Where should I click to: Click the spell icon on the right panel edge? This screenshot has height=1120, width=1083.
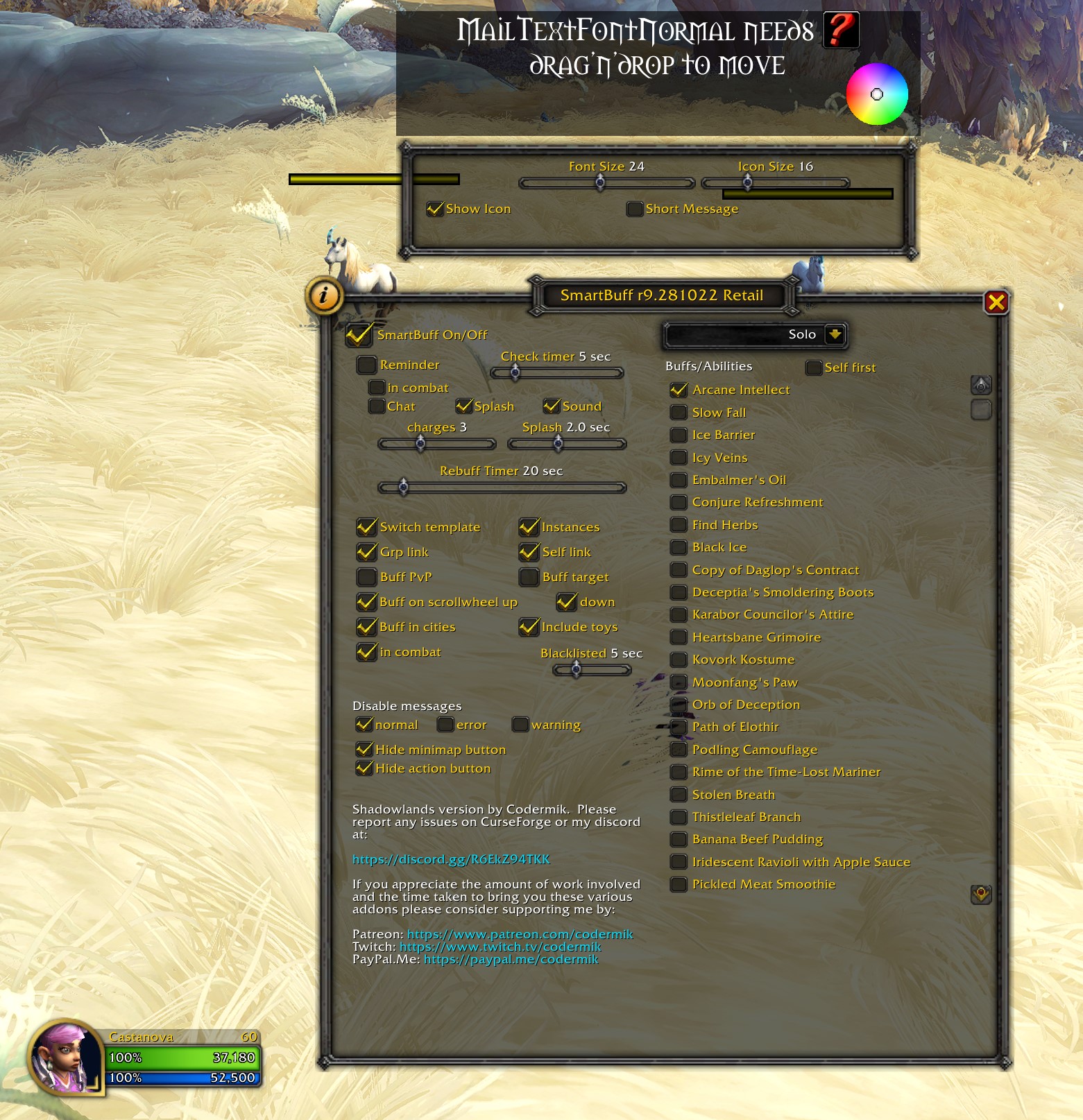click(x=982, y=385)
